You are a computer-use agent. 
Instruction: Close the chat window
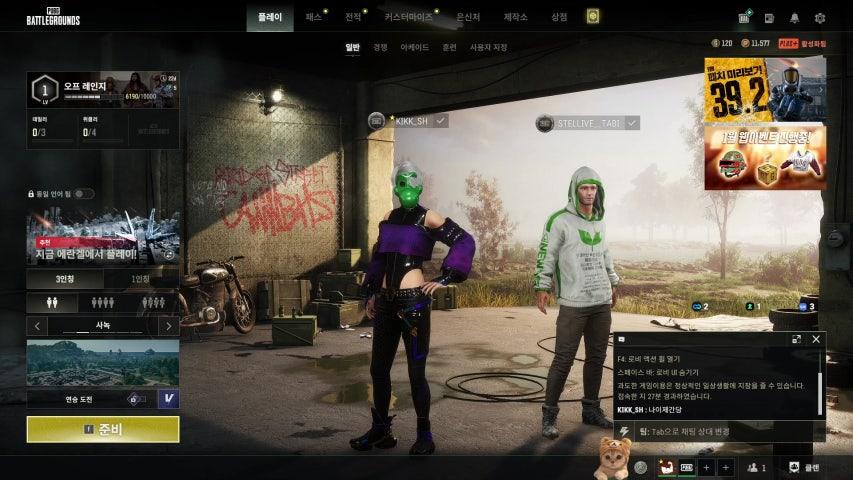click(x=816, y=339)
